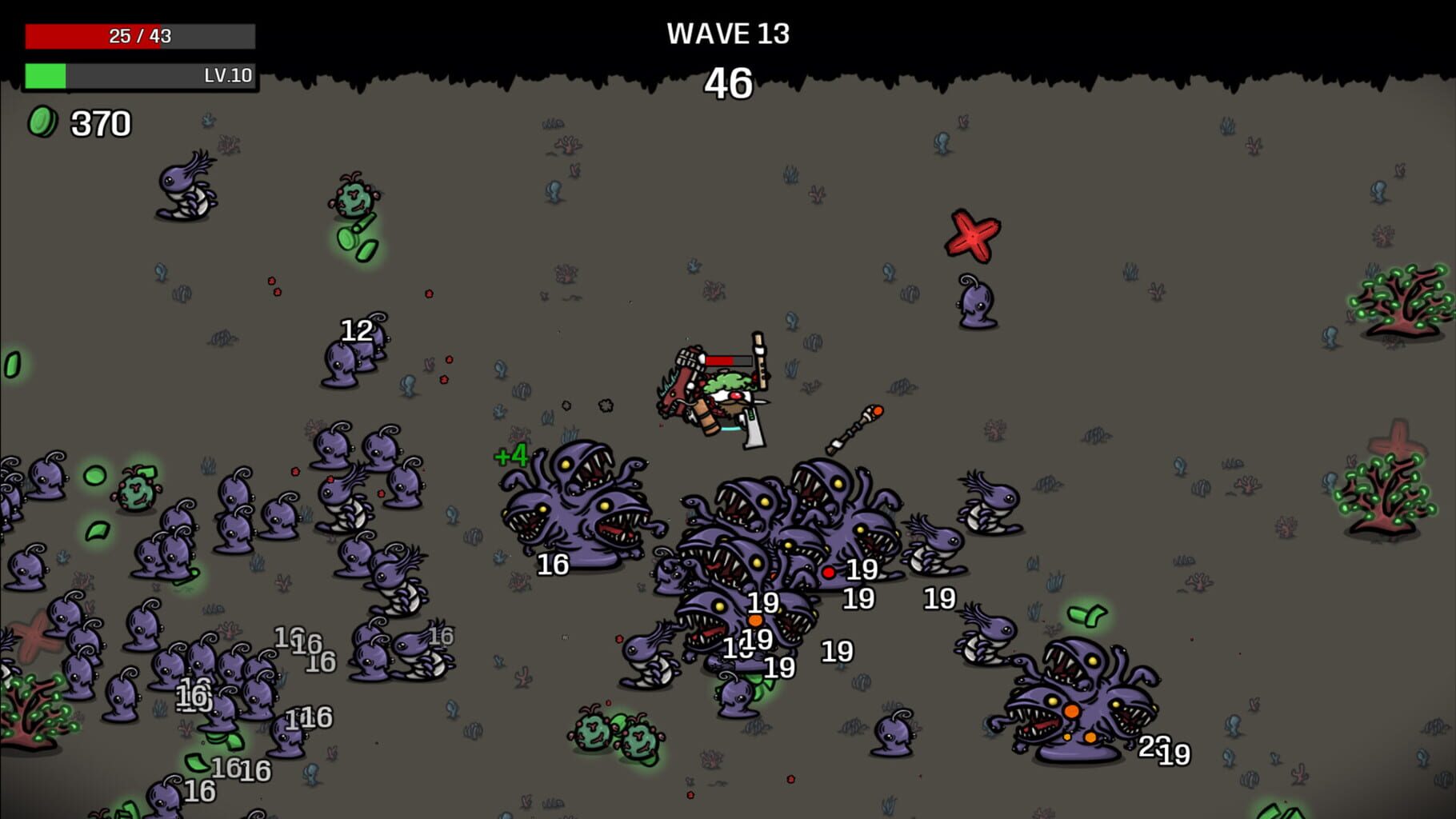Image resolution: width=1456 pixels, height=819 pixels.
Task: Click the green coin icon beside 370
Action: [42, 121]
